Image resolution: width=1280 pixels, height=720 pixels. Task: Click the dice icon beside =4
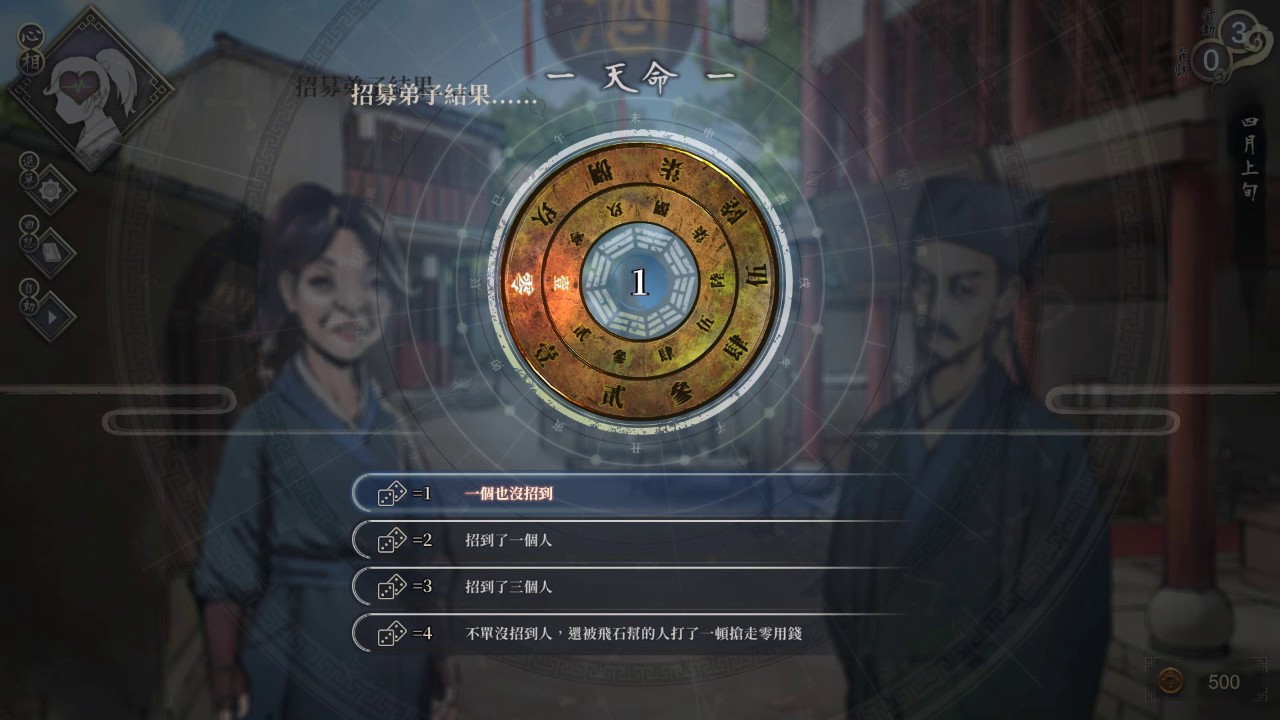[x=389, y=633]
